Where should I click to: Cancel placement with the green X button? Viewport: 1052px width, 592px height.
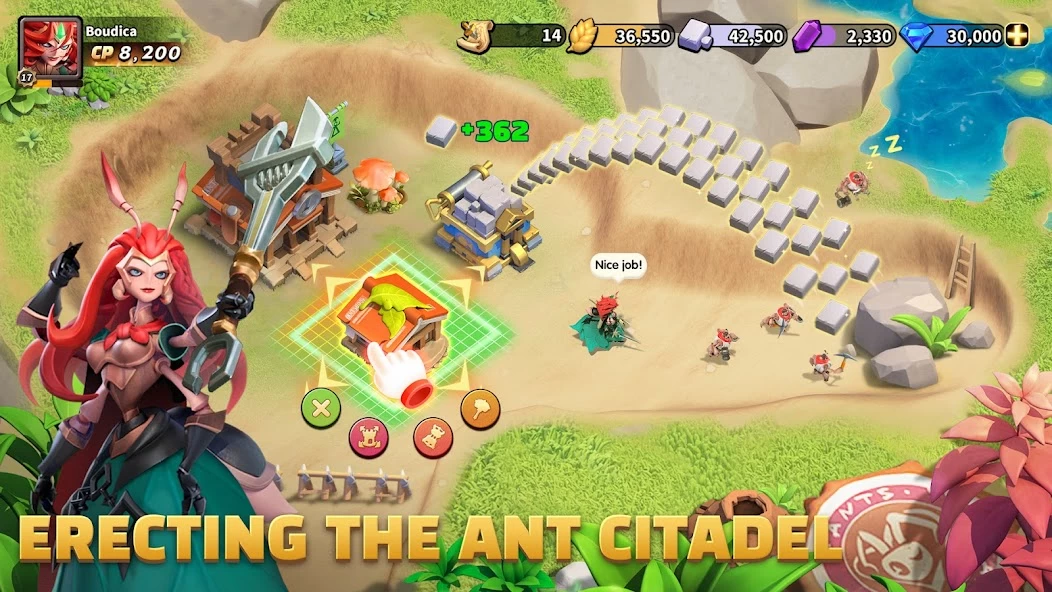[321, 406]
